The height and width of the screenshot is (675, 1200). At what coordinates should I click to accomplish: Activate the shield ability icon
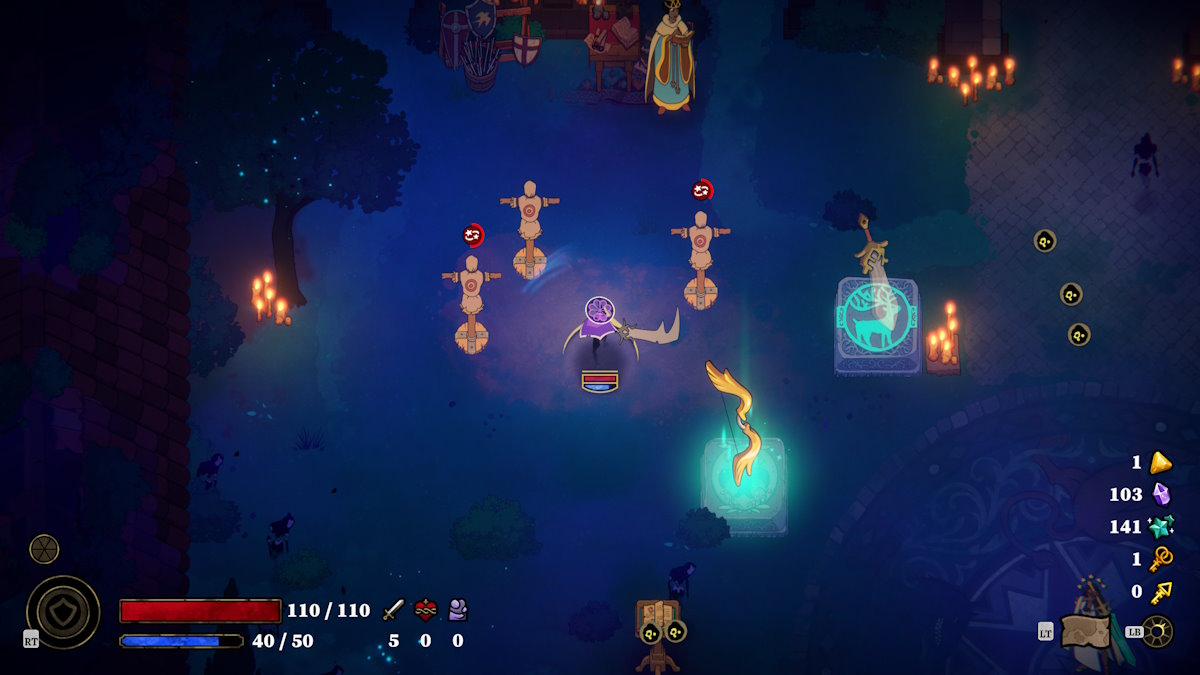click(x=63, y=612)
